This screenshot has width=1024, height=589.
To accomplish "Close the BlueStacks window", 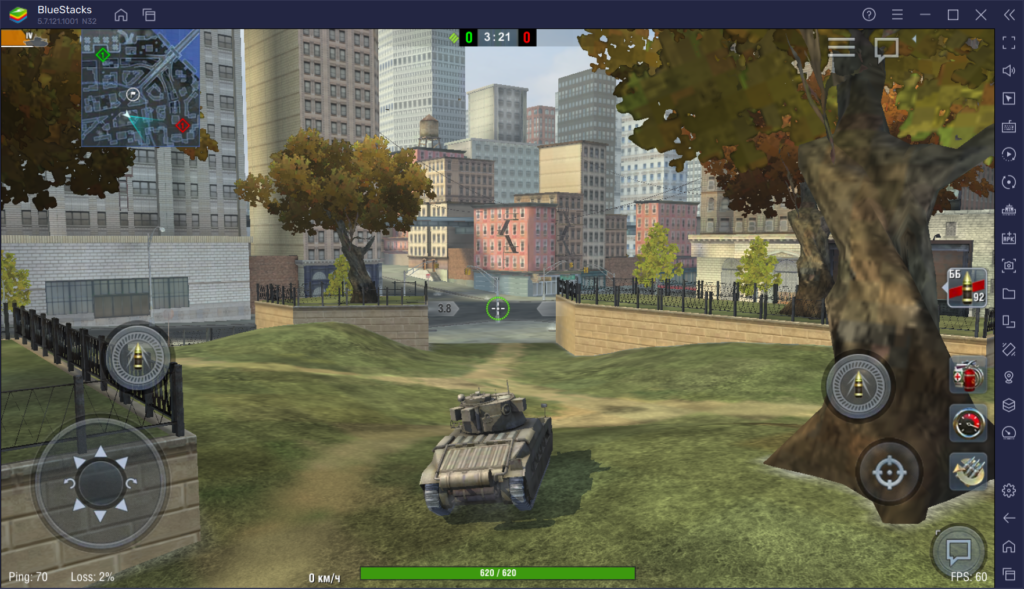I will coord(980,15).
